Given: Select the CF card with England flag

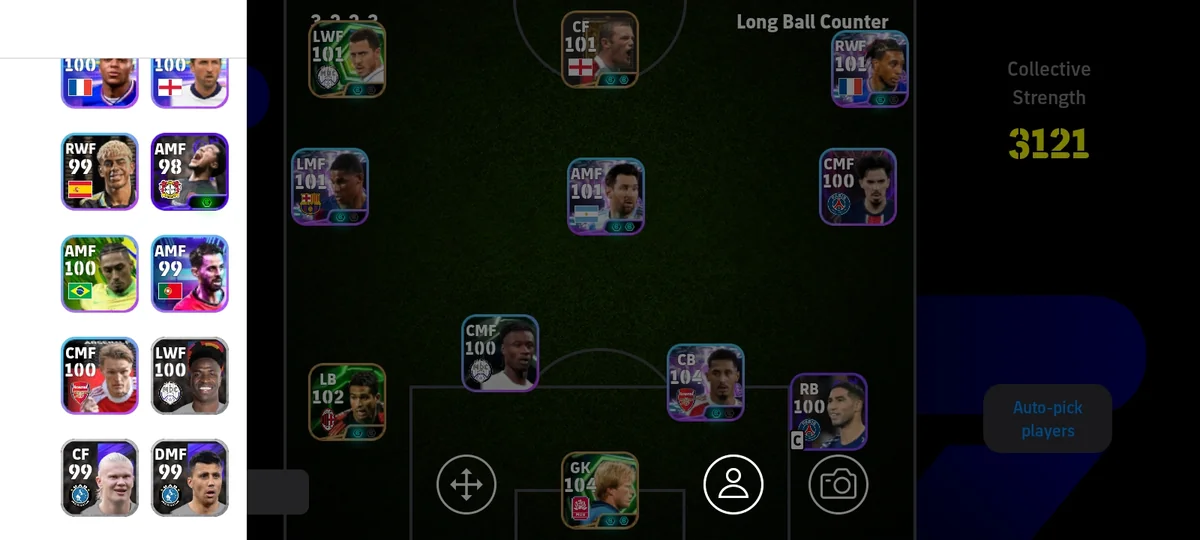Looking at the screenshot, I should (600, 50).
